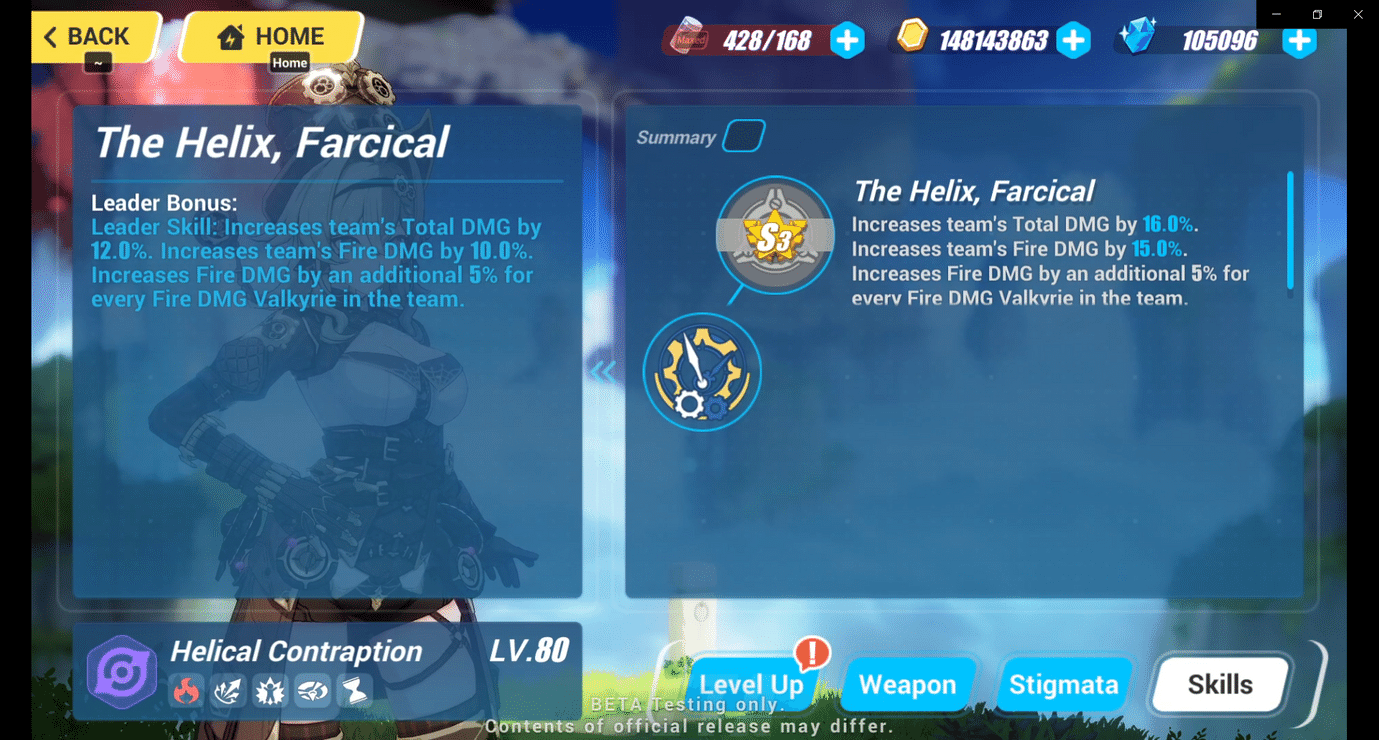The image size is (1379, 740).
Task: Click the pierce damage element icon
Action: pos(228,690)
